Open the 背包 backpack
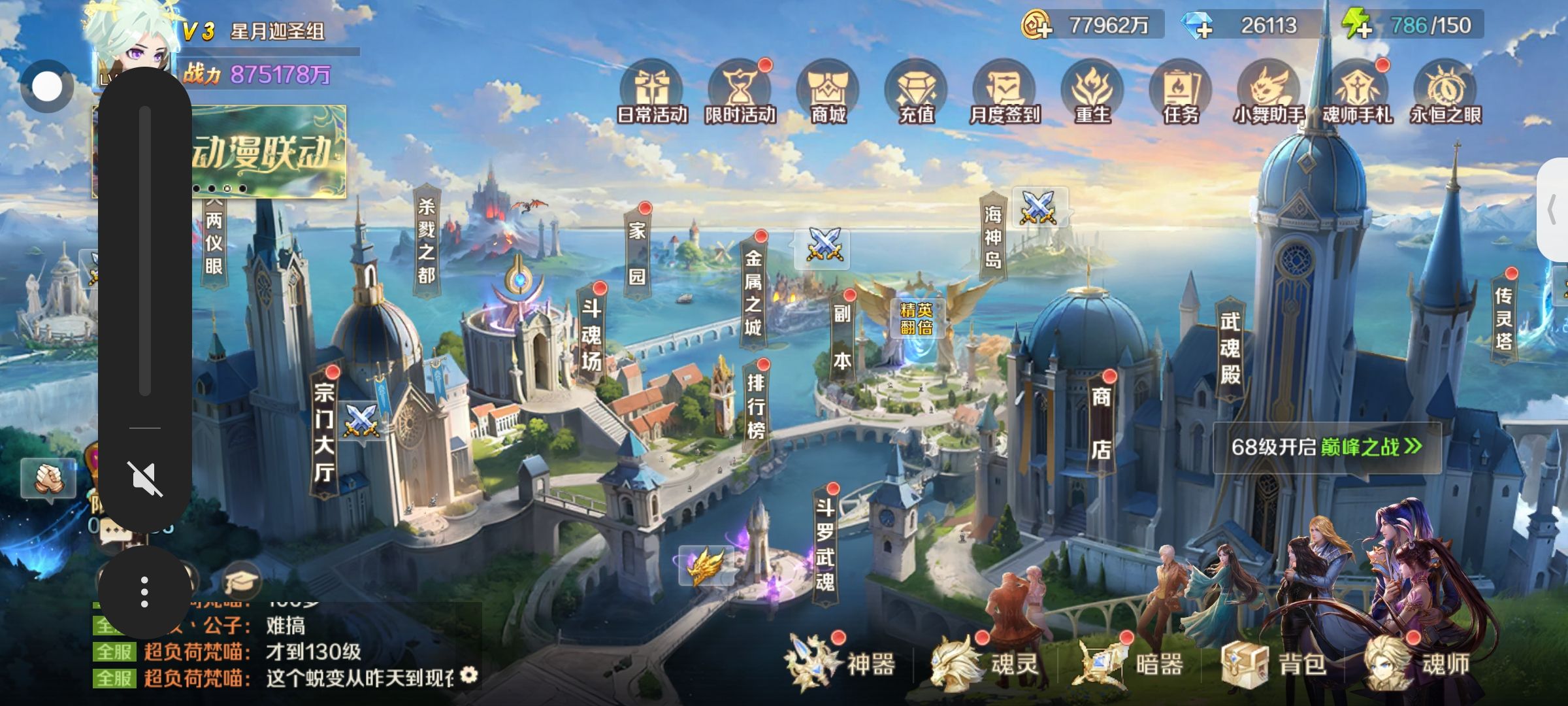This screenshot has height=706, width=1568. (x=1274, y=664)
